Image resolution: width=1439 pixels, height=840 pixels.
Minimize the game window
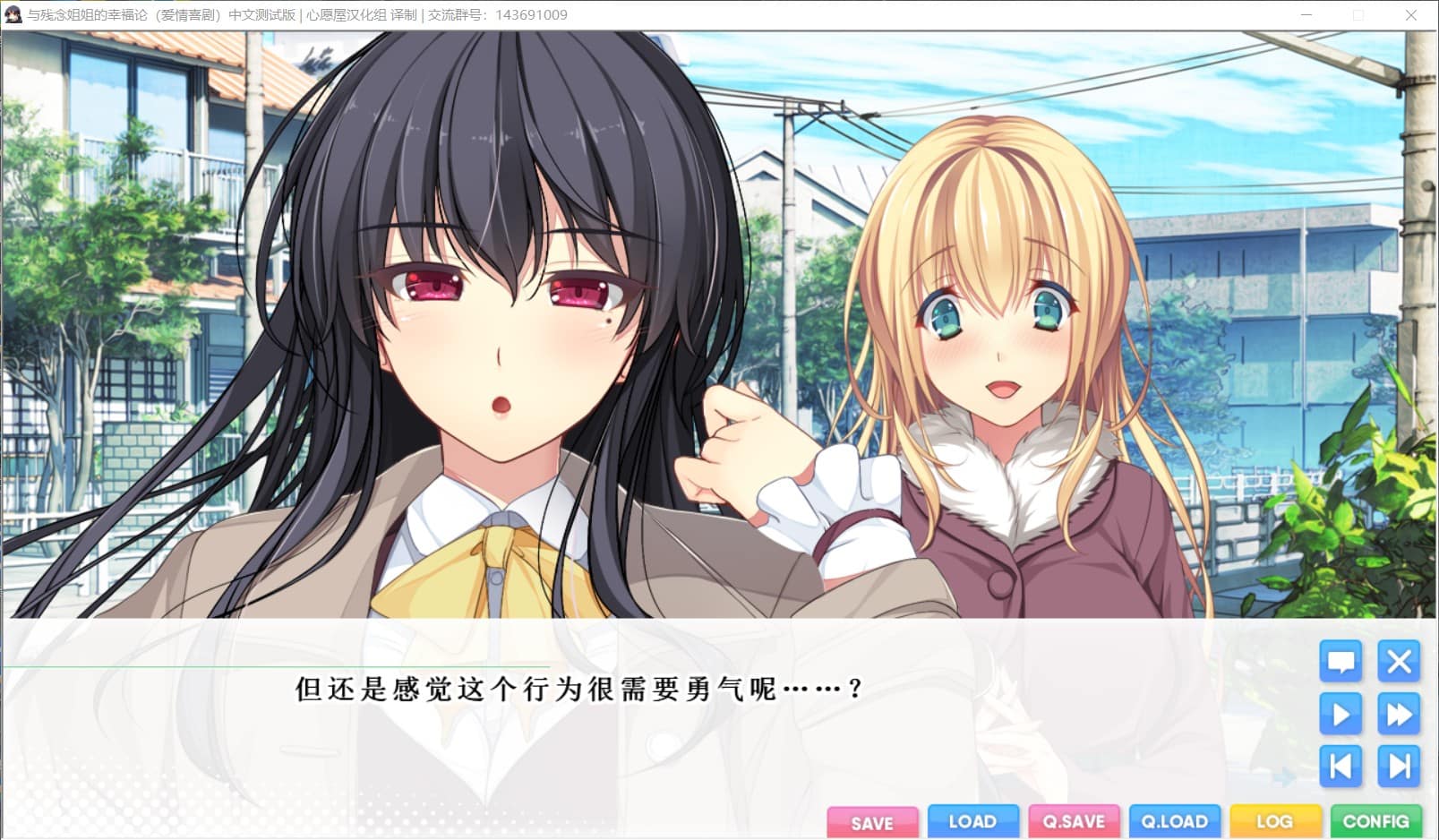[x=1307, y=14]
